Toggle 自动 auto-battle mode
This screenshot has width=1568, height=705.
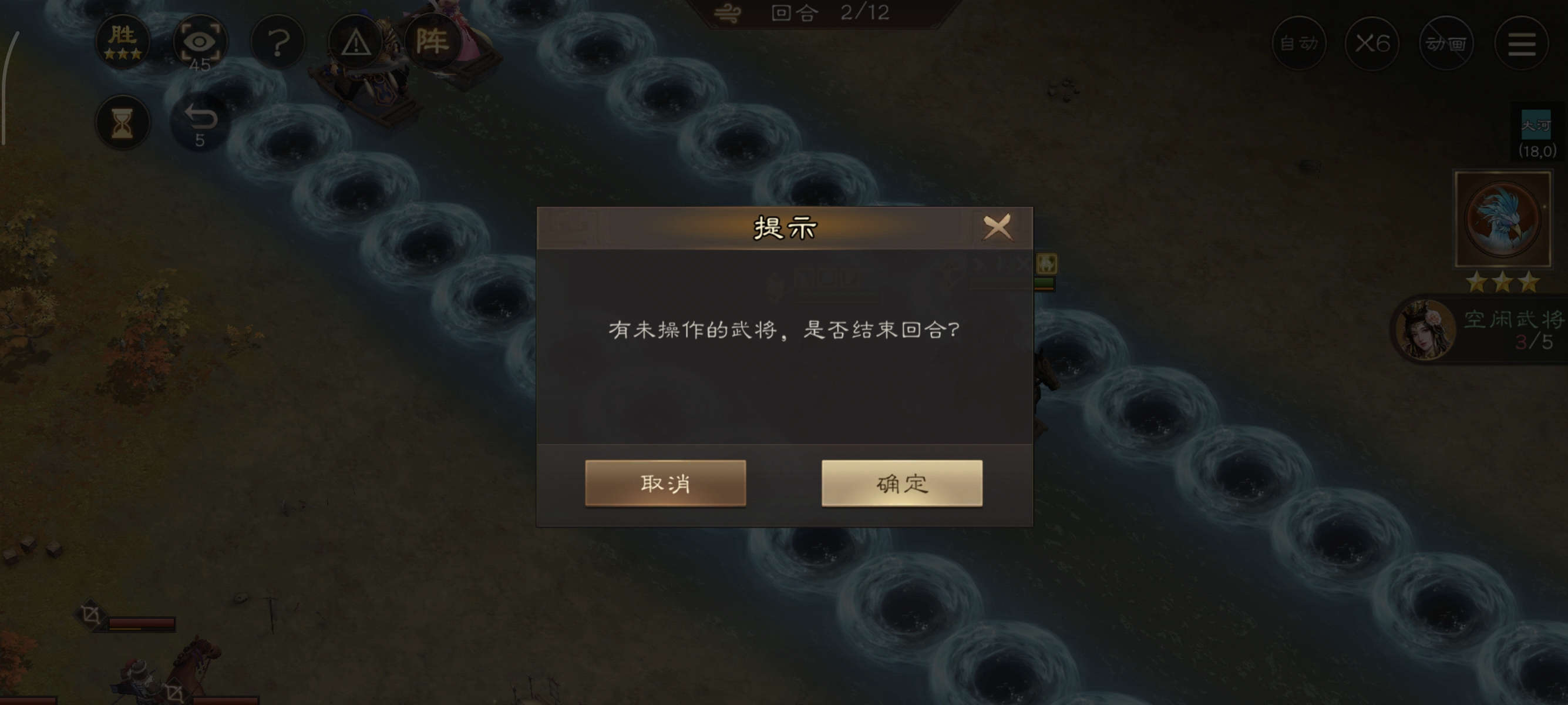[1299, 43]
